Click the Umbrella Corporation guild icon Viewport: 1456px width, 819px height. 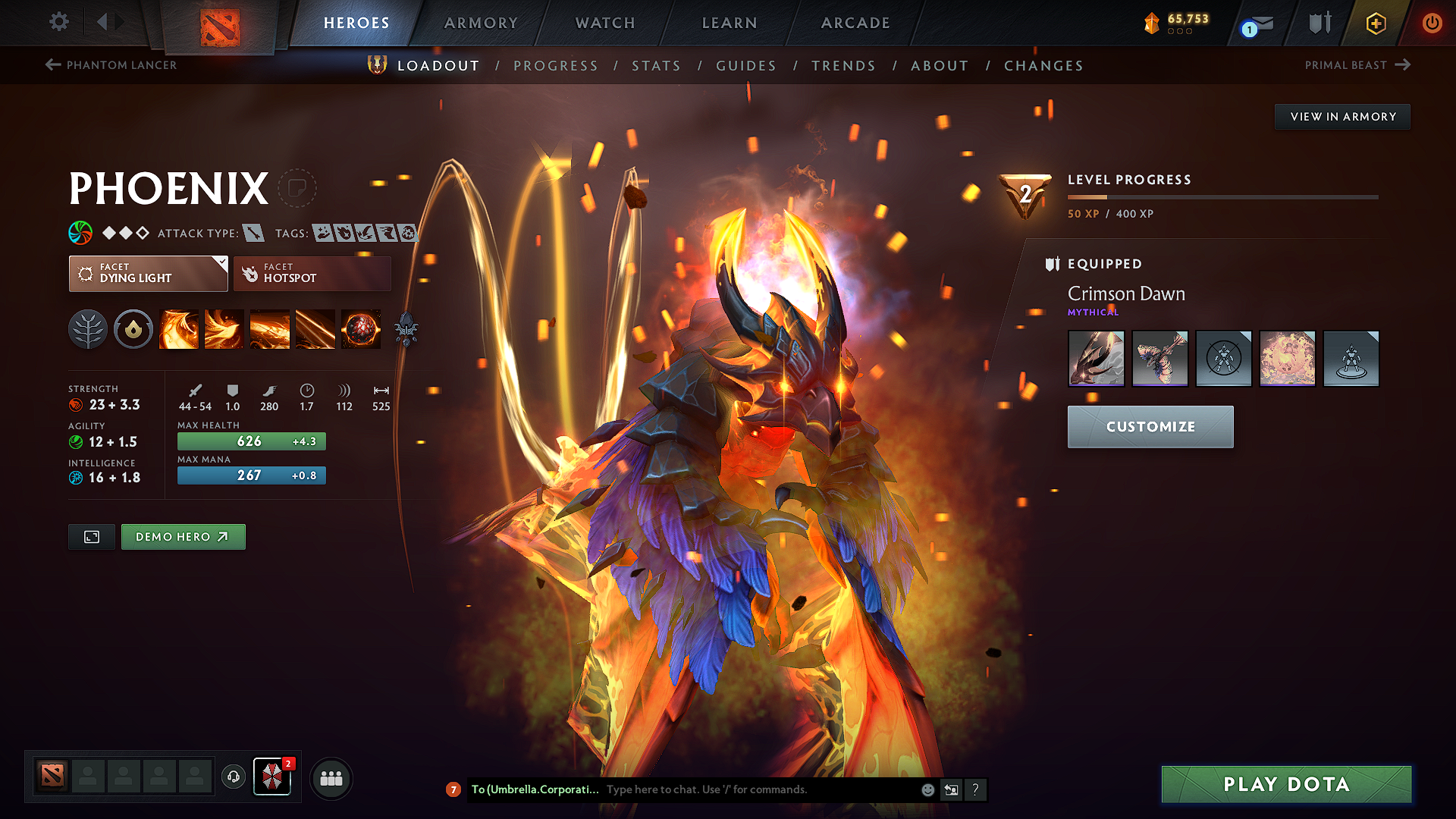point(272,777)
